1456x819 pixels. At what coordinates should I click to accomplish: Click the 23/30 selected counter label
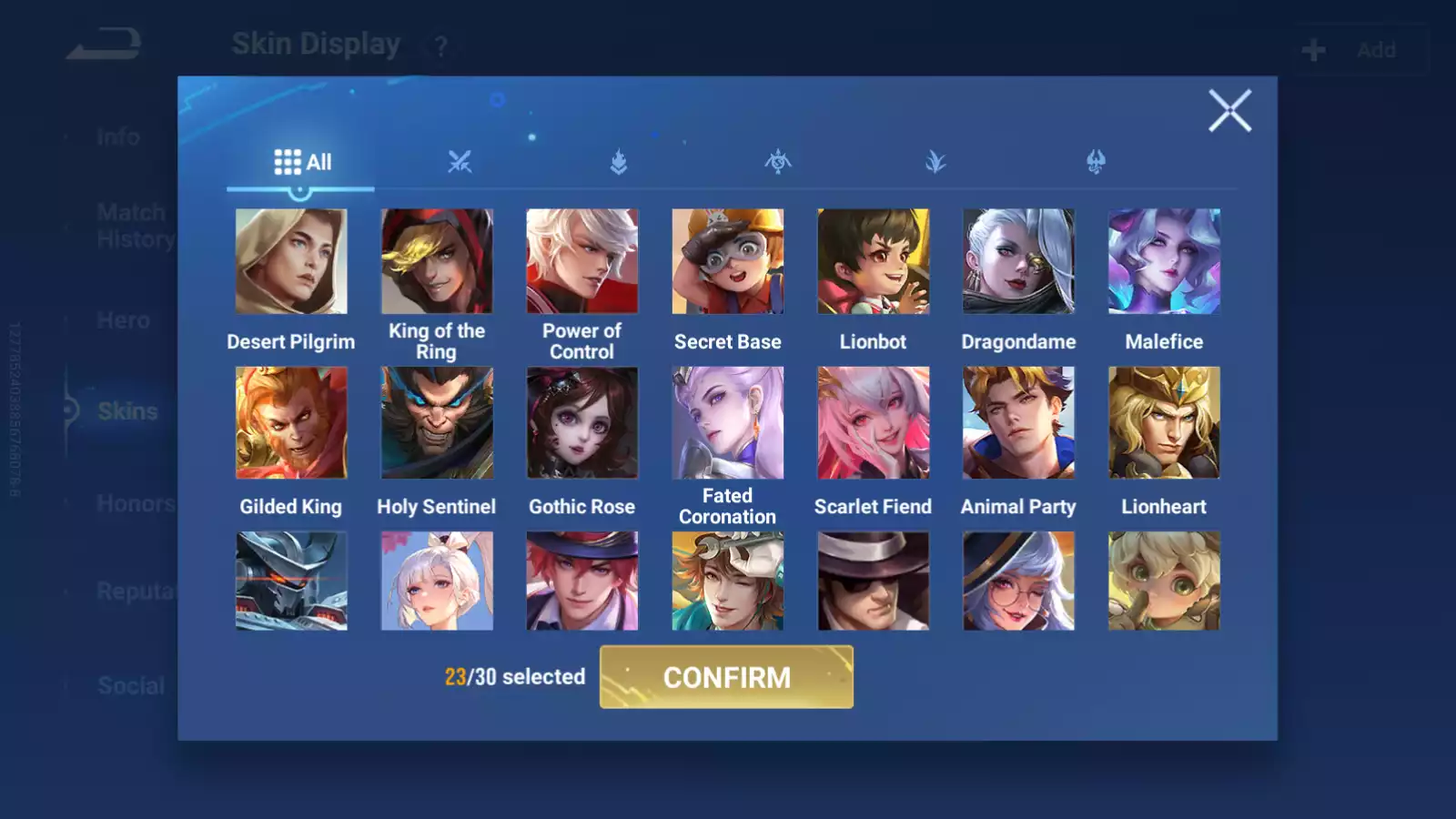point(514,677)
